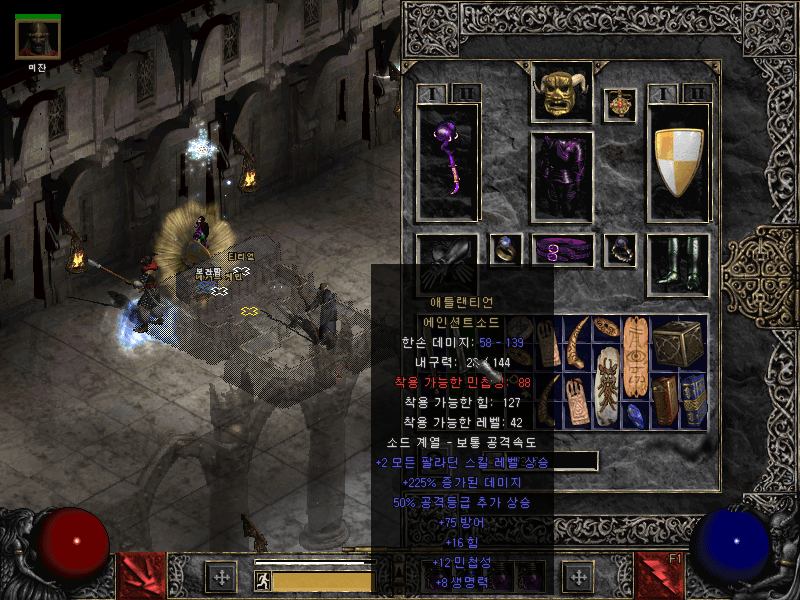Select the ring beside the gloves
This screenshot has width=800, height=600.
505,250
